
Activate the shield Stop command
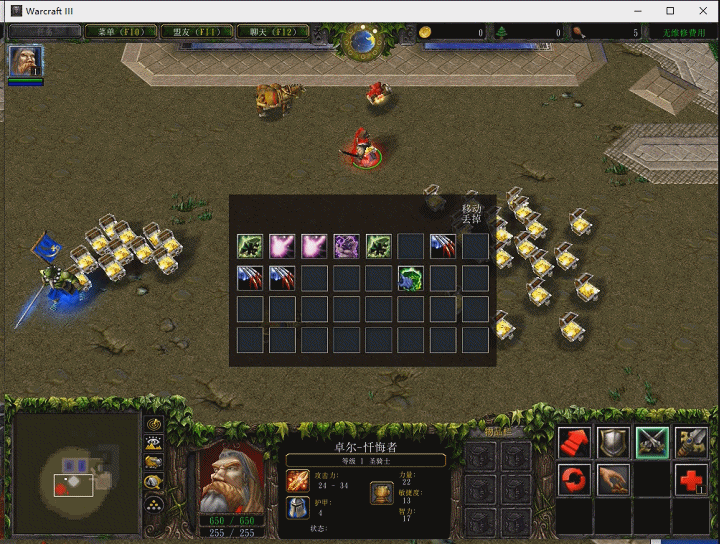point(613,442)
